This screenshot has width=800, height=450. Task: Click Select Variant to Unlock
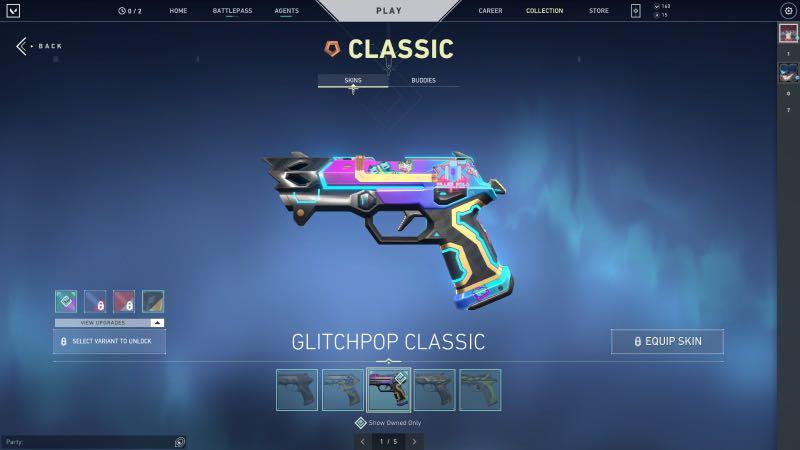(x=109, y=341)
